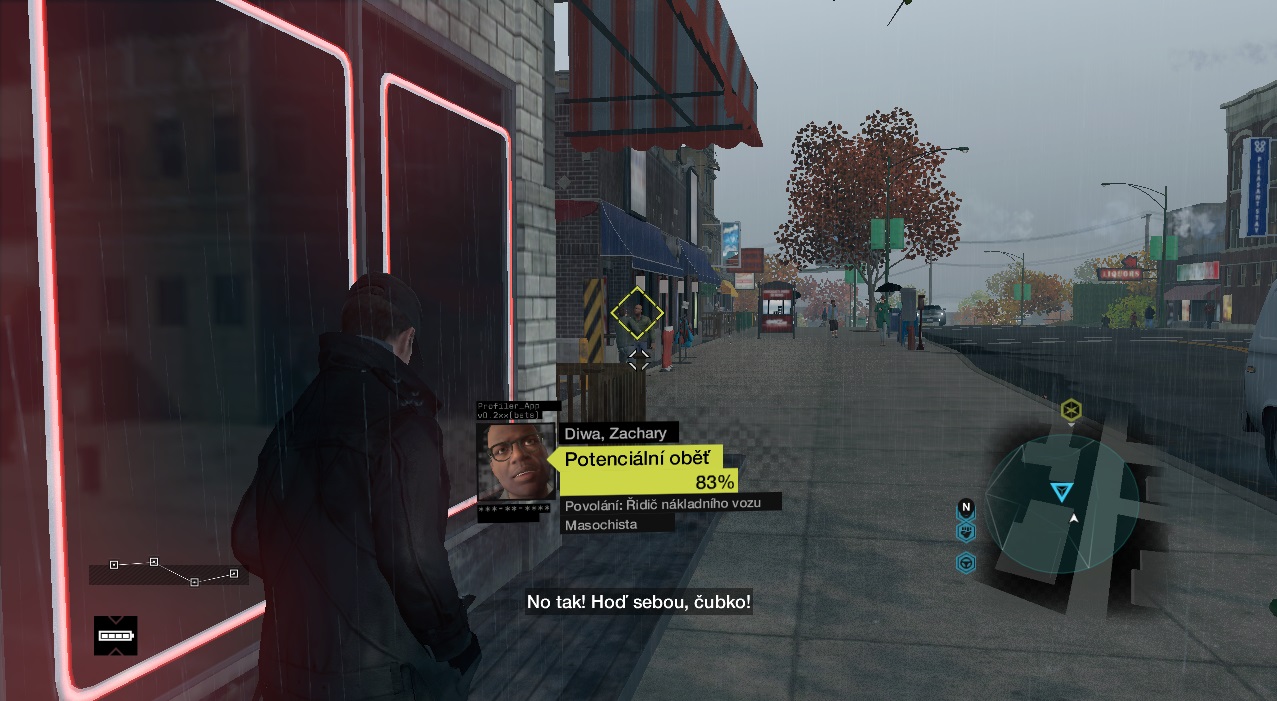Image resolution: width=1277 pixels, height=701 pixels.
Task: Select the blue triangle marker on minimap
Action: click(1061, 491)
